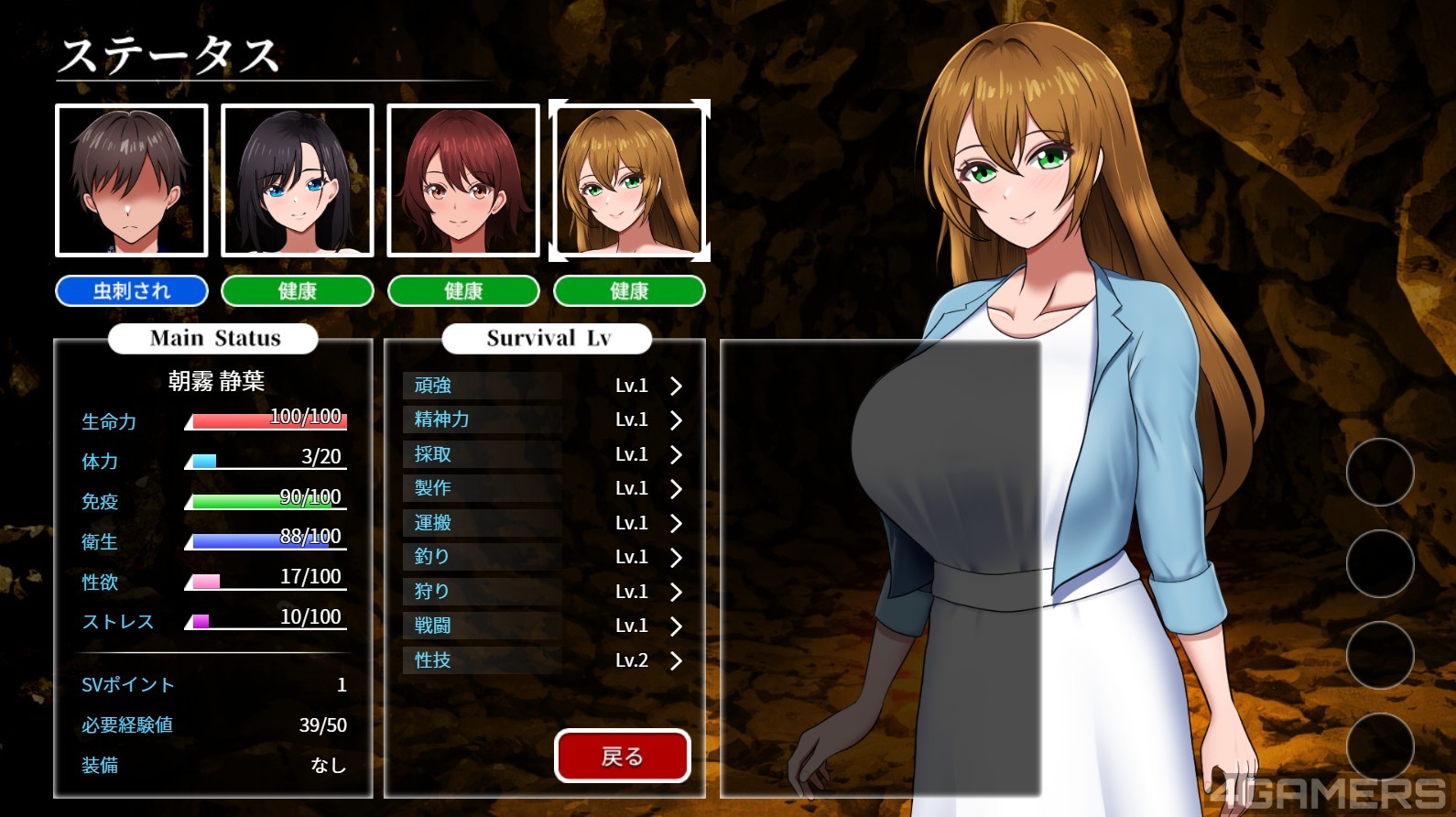Pick the brown-haired green-eyed girl portrait
This screenshot has width=1456, height=817.
click(x=629, y=180)
